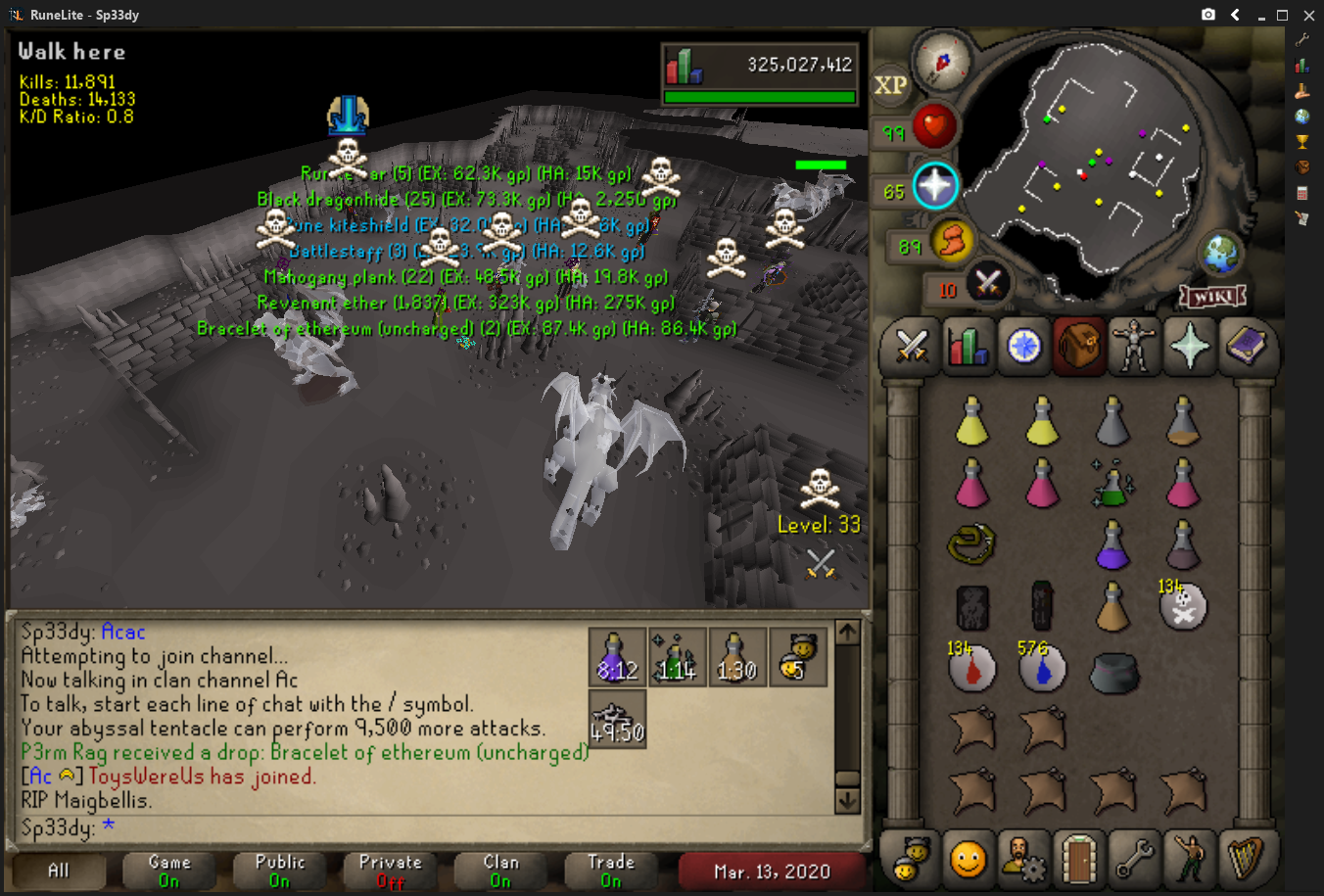The height and width of the screenshot is (896, 1324).
Task: Open the world map globe
Action: pyautogui.click(x=1221, y=255)
